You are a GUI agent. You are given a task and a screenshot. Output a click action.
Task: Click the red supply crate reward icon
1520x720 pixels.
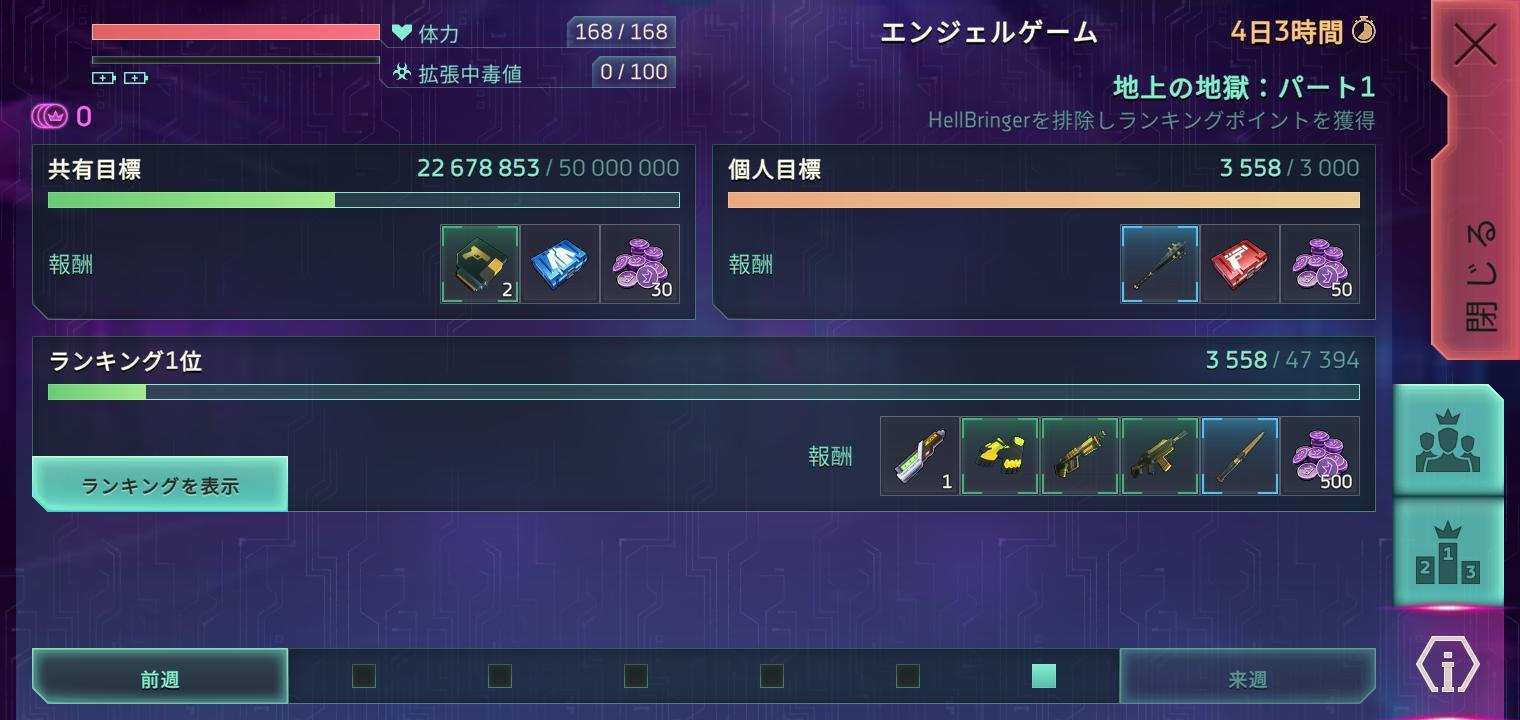pyautogui.click(x=1239, y=263)
